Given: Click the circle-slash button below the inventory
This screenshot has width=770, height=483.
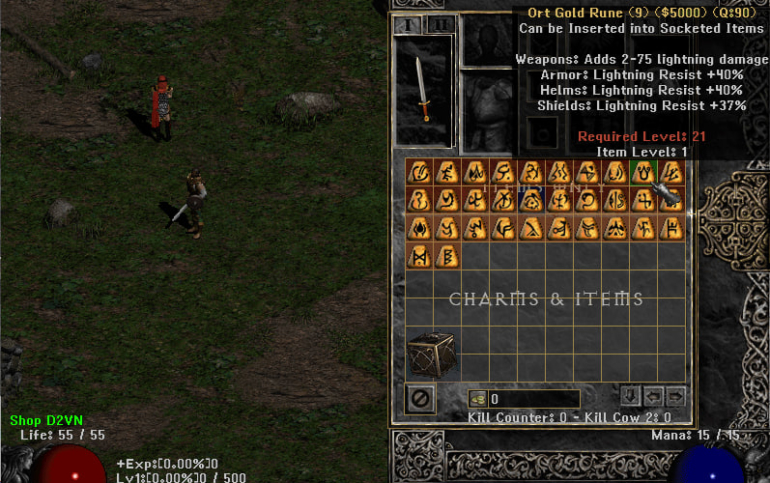Looking at the screenshot, I should point(420,398).
